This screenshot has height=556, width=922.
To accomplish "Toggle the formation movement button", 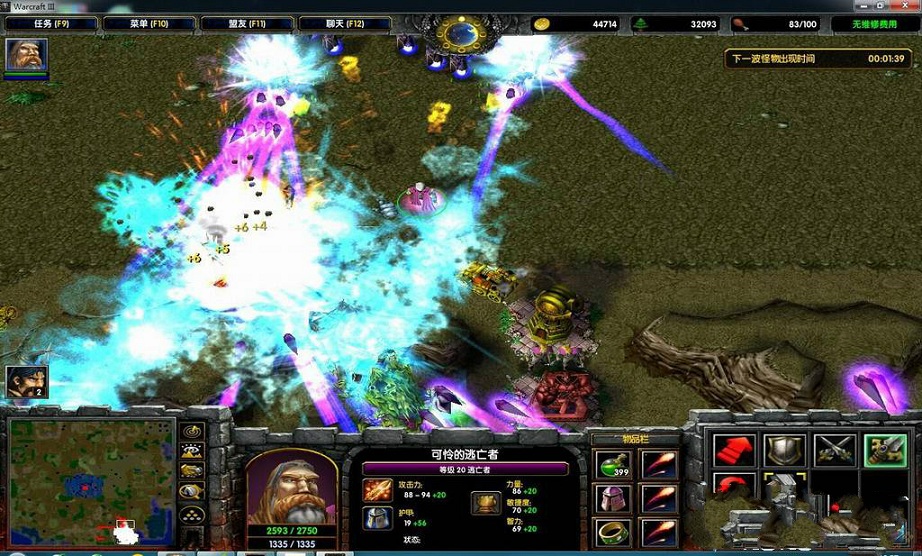I will click(x=193, y=514).
